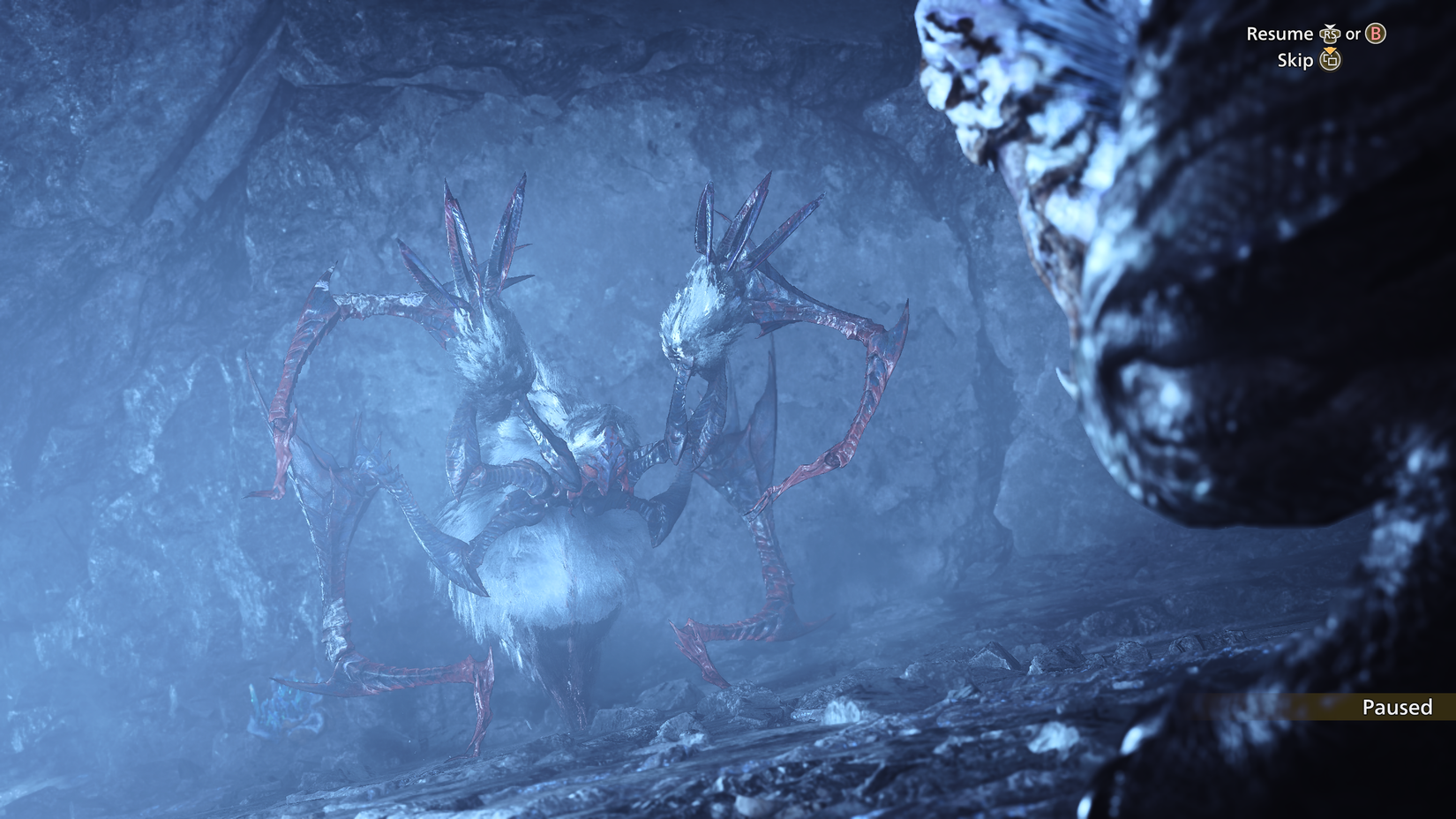Screen dimensions: 1456x819
Task: Click Skip to bypass the cutscene
Action: click(1296, 61)
